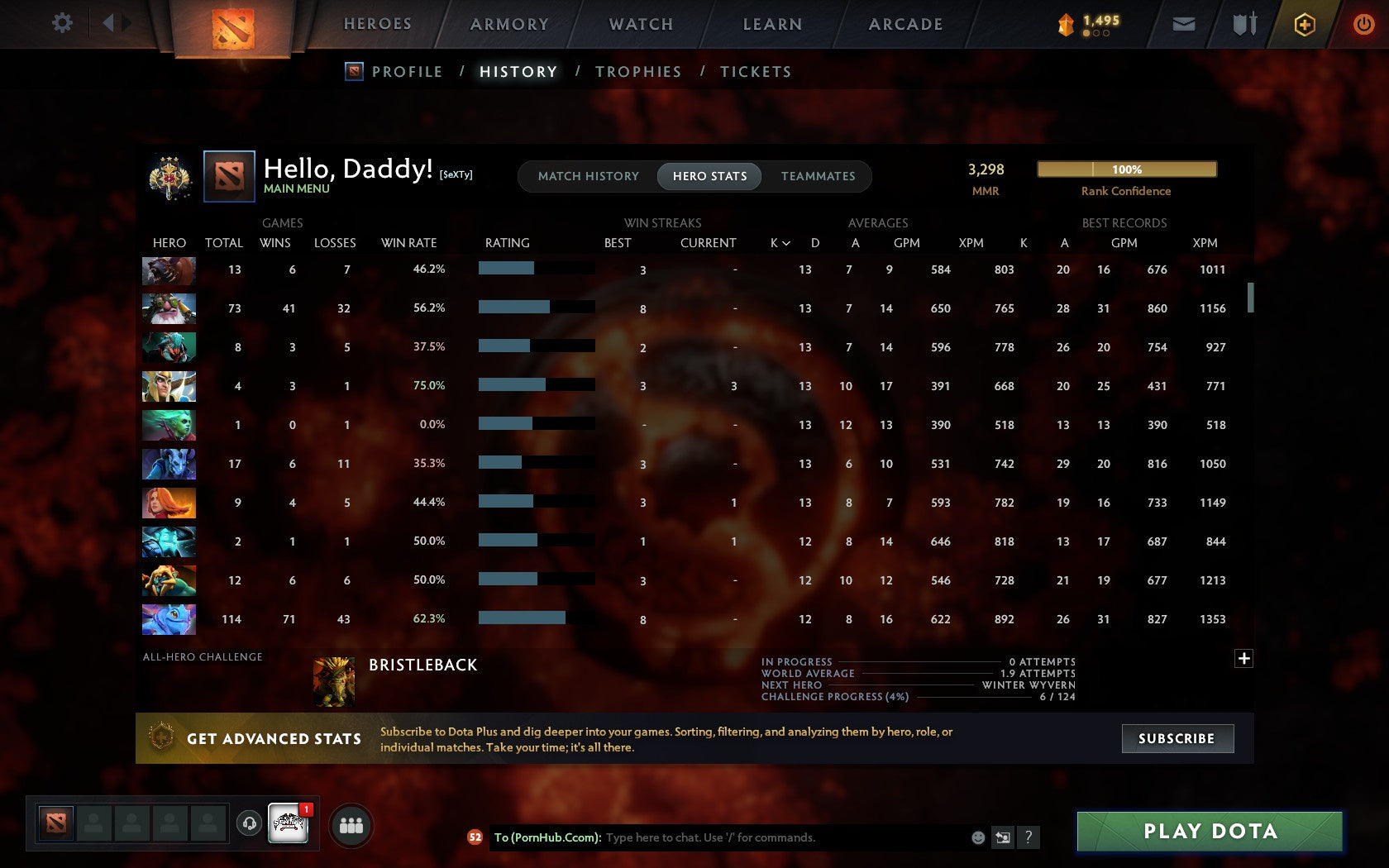Switch to the TEAMMATES tab
The width and height of the screenshot is (1389, 868).
coord(817,176)
